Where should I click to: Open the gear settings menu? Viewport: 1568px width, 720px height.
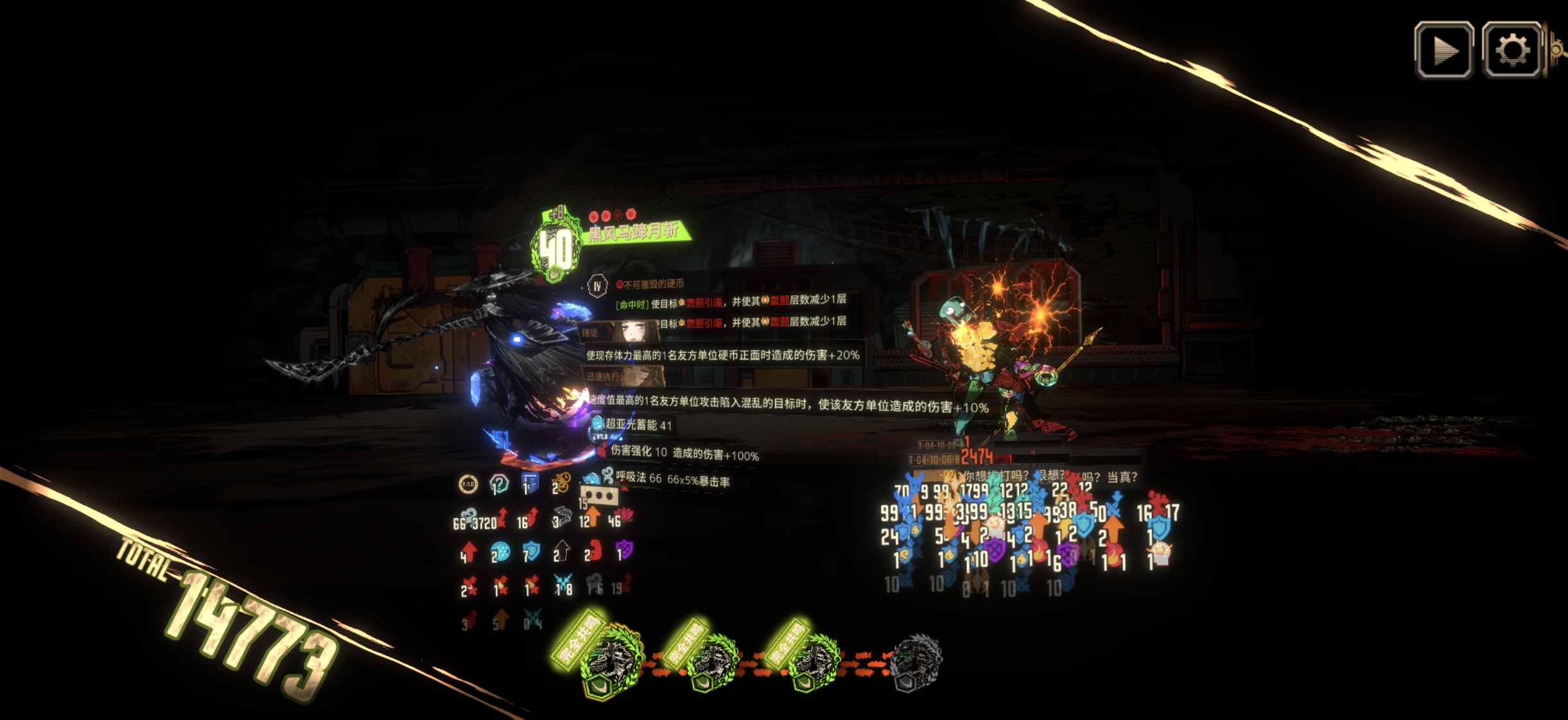pyautogui.click(x=1511, y=50)
